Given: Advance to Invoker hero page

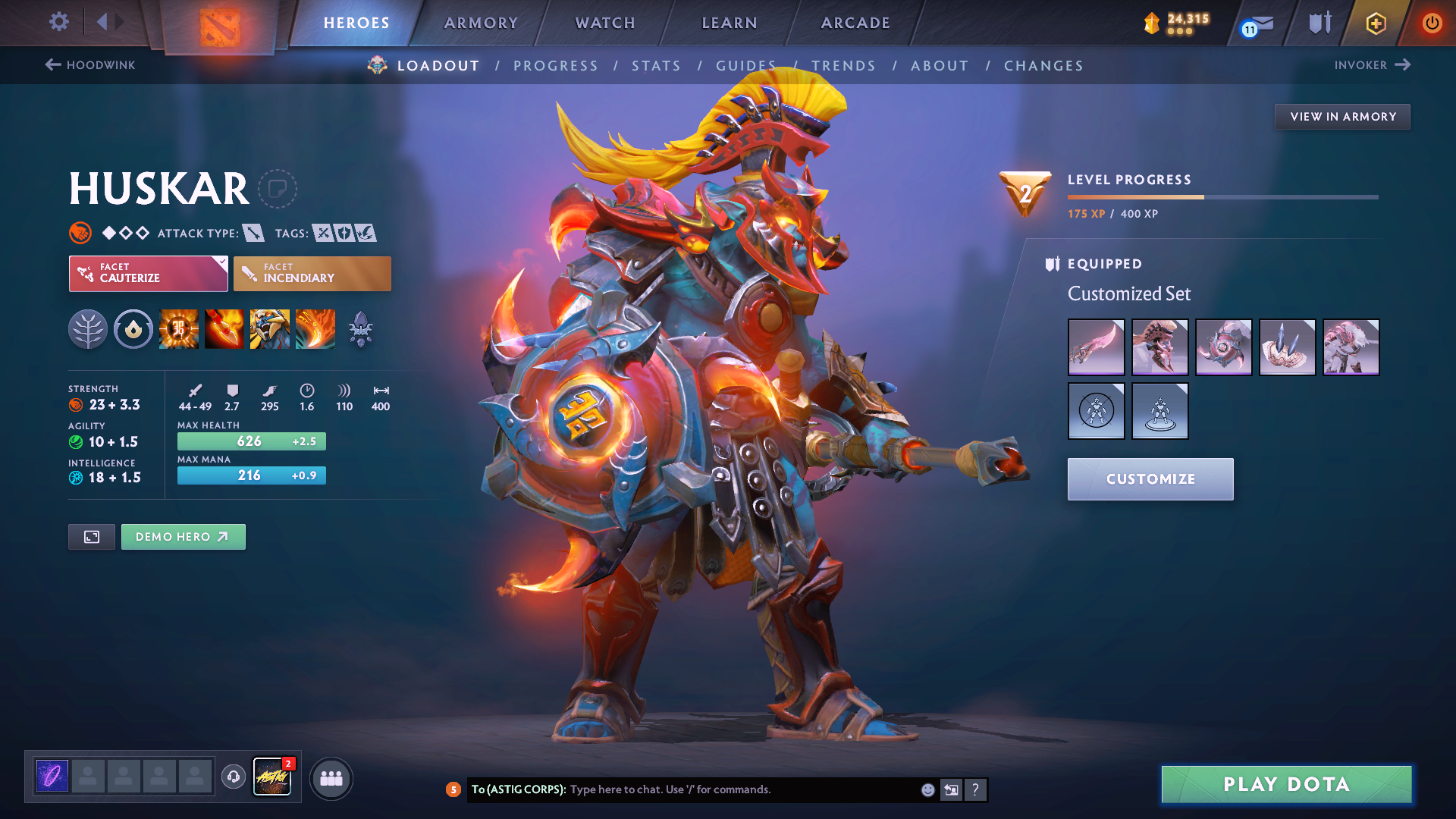Looking at the screenshot, I should coord(1373,65).
